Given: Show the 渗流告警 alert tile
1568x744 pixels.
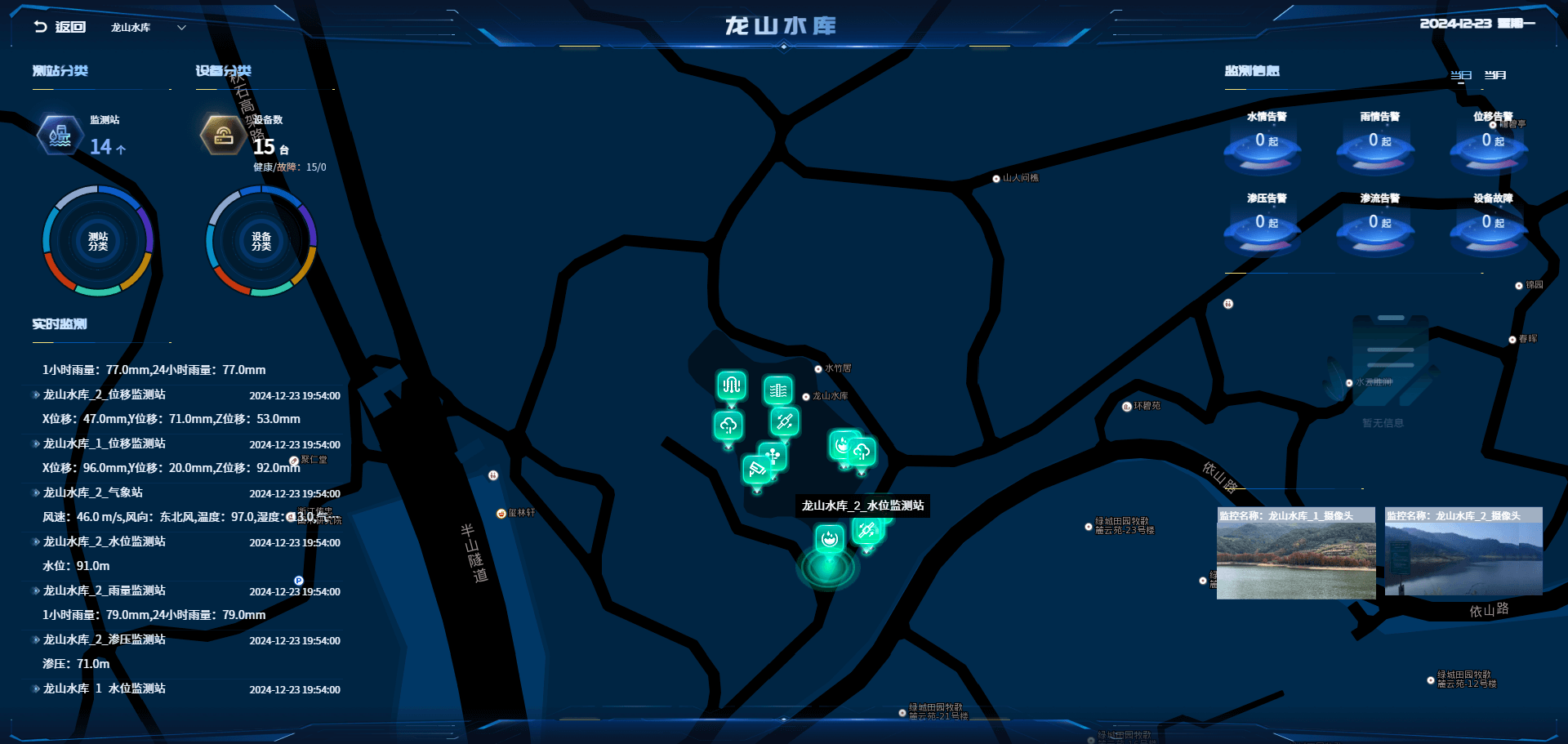Looking at the screenshot, I should [x=1376, y=224].
